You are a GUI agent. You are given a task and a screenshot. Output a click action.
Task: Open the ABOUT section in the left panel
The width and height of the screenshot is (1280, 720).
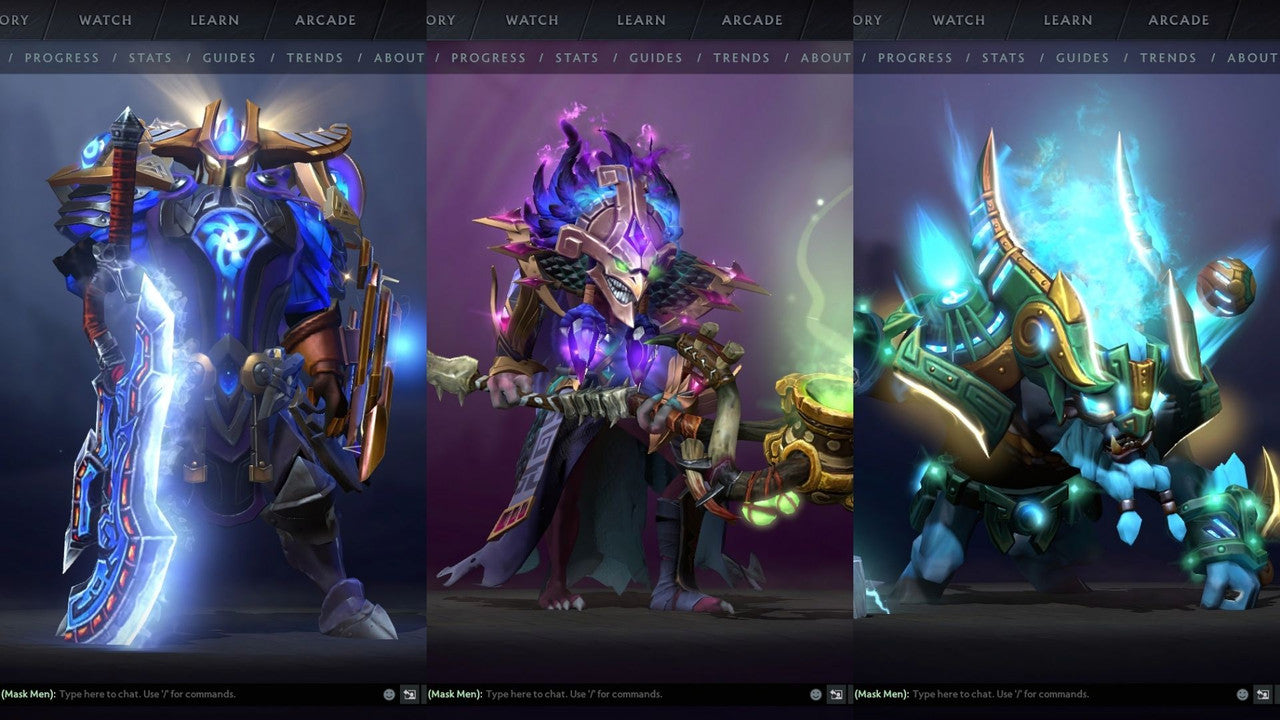click(x=398, y=57)
